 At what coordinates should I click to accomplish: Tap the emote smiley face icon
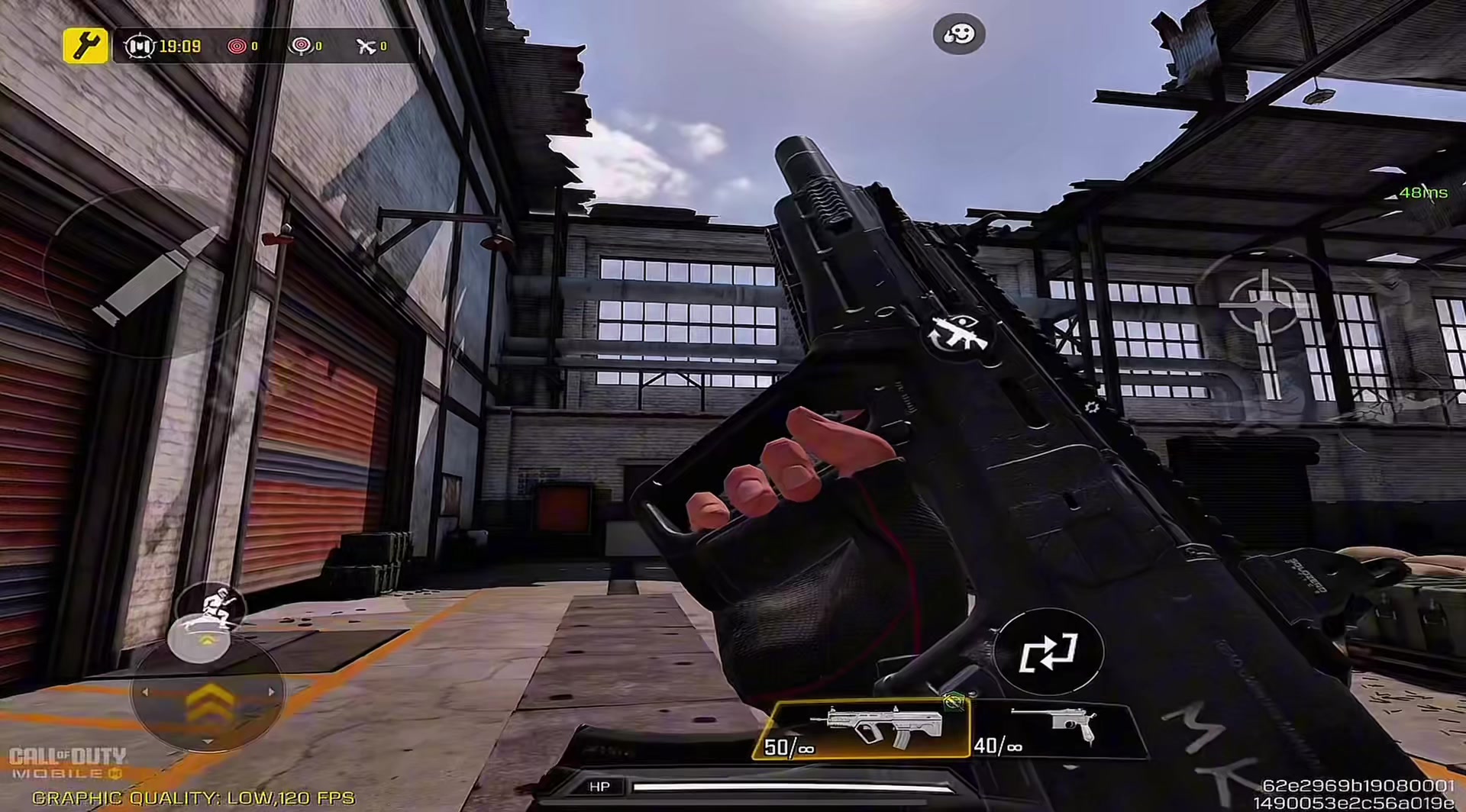pos(959,34)
